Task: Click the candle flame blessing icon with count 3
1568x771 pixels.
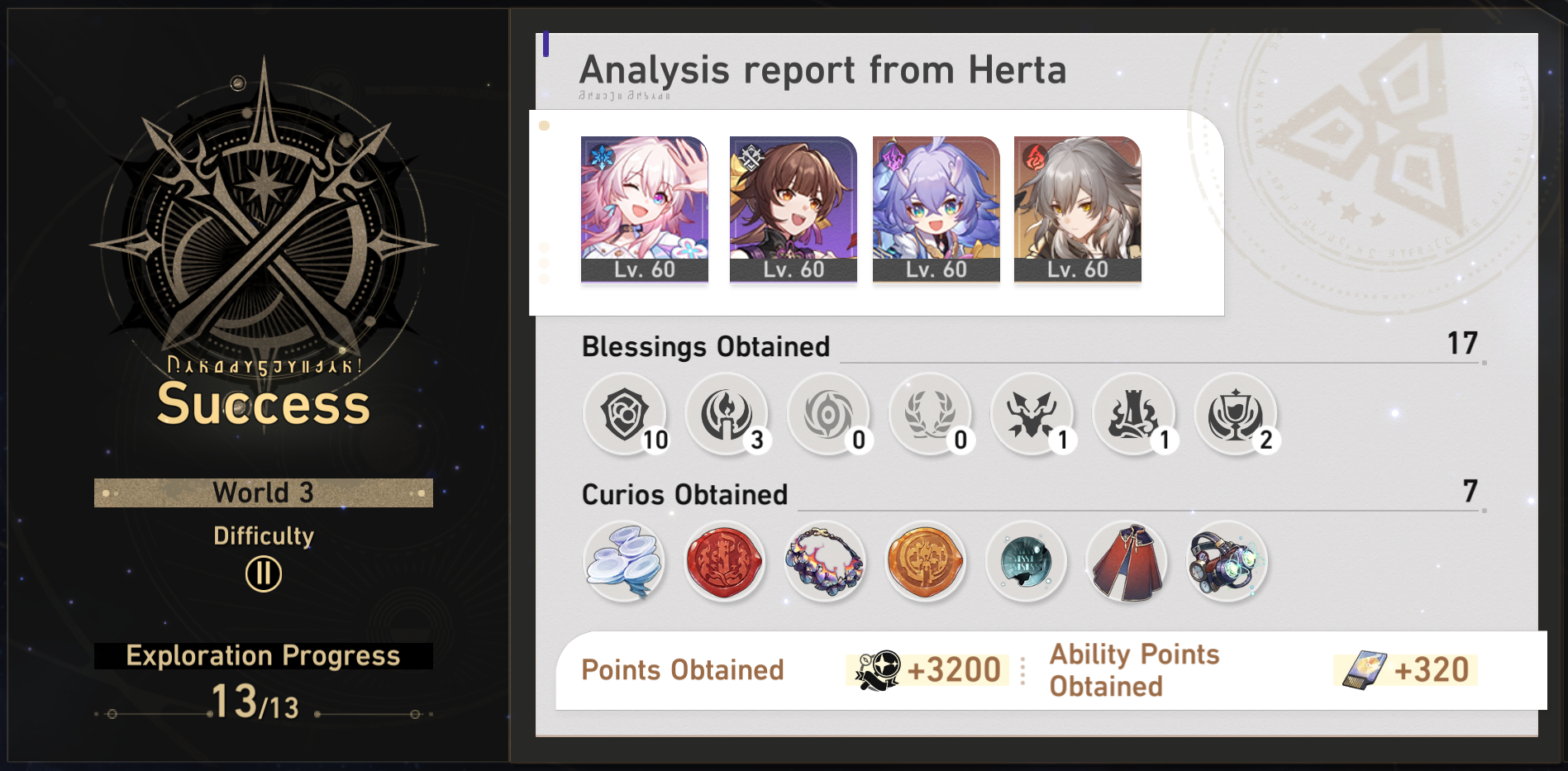Action: tap(727, 415)
